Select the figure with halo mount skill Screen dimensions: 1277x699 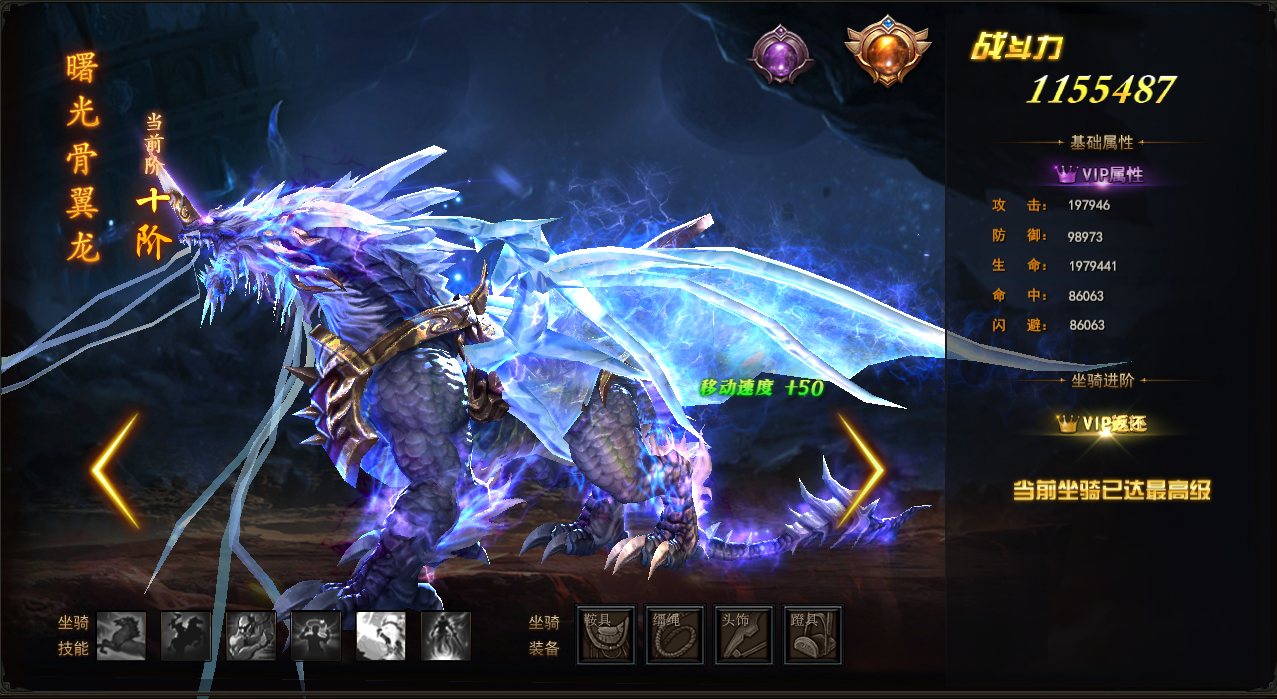click(316, 636)
